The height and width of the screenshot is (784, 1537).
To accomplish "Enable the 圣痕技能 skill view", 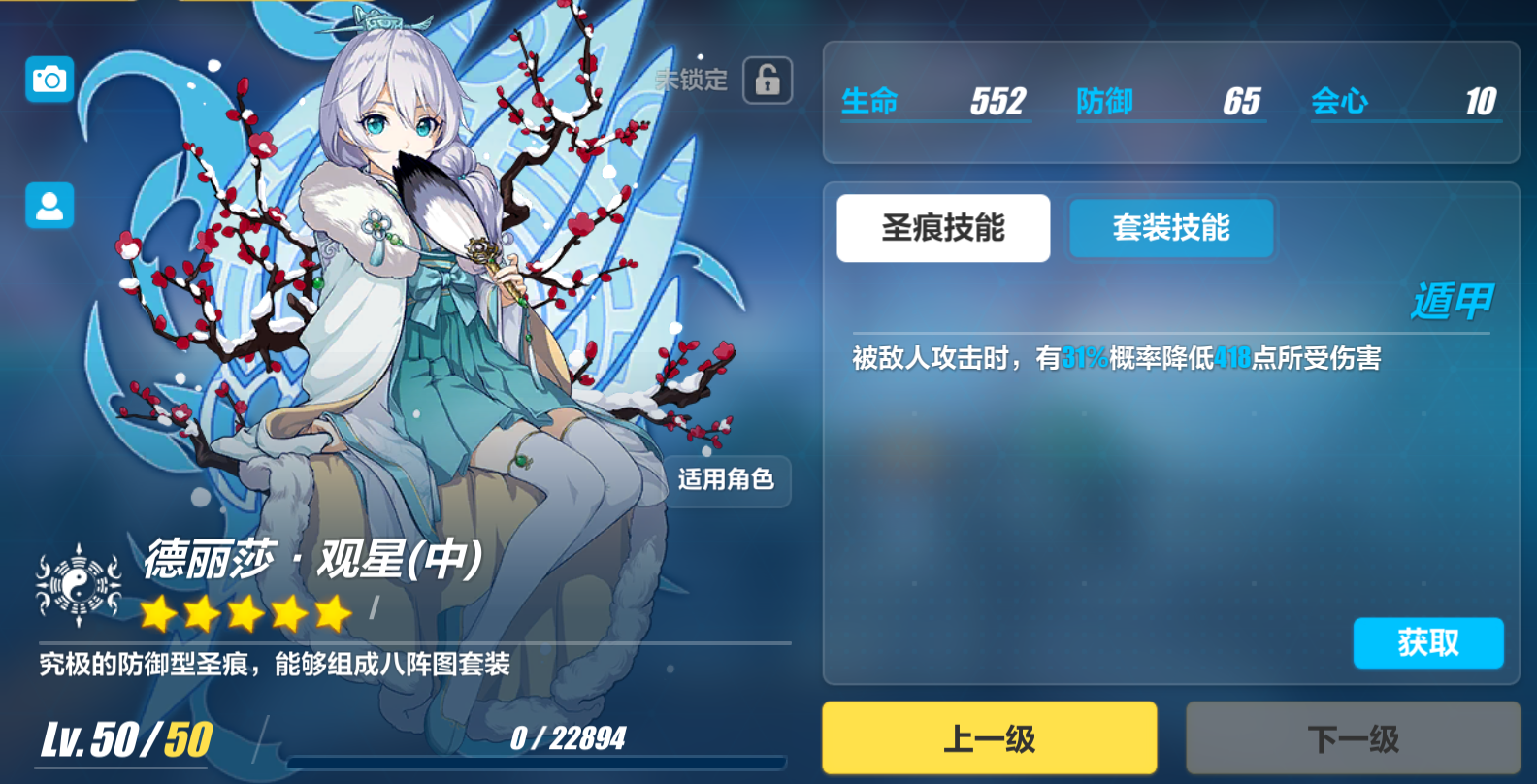I will click(x=943, y=228).
